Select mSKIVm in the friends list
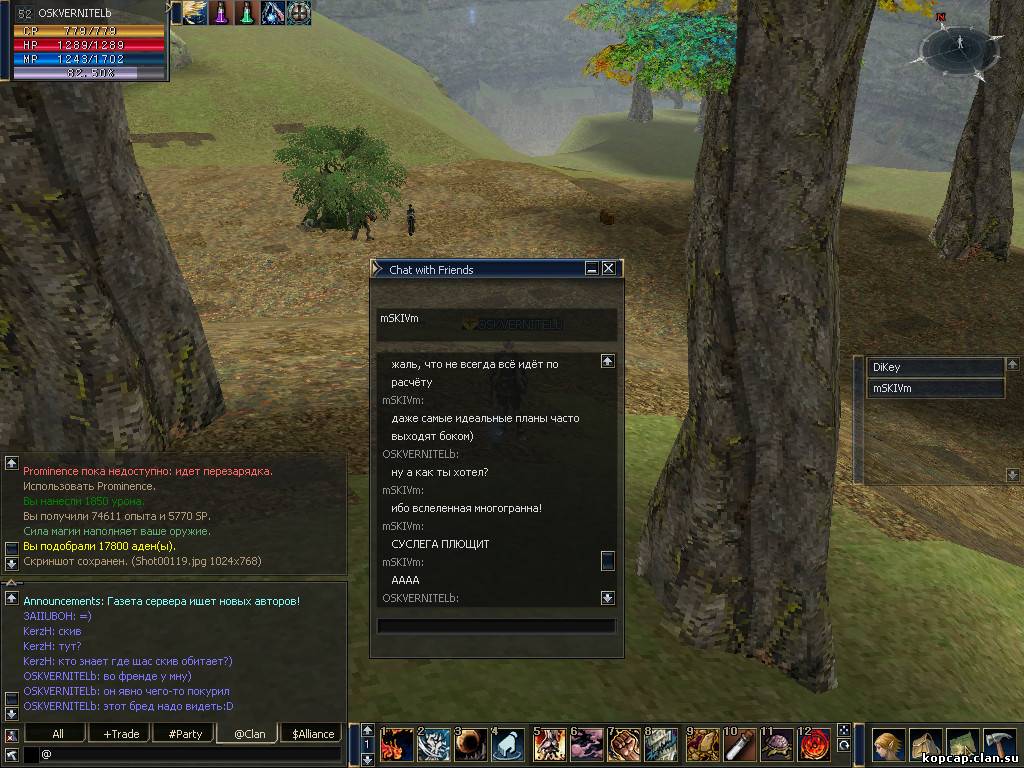The height and width of the screenshot is (768, 1024). [x=934, y=389]
